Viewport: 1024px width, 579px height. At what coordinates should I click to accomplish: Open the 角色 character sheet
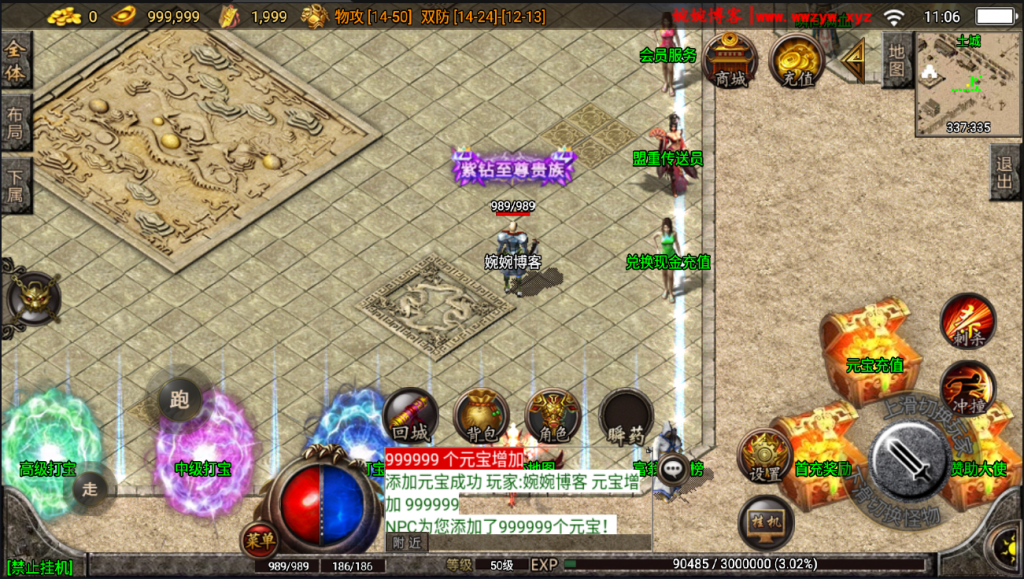tap(553, 416)
